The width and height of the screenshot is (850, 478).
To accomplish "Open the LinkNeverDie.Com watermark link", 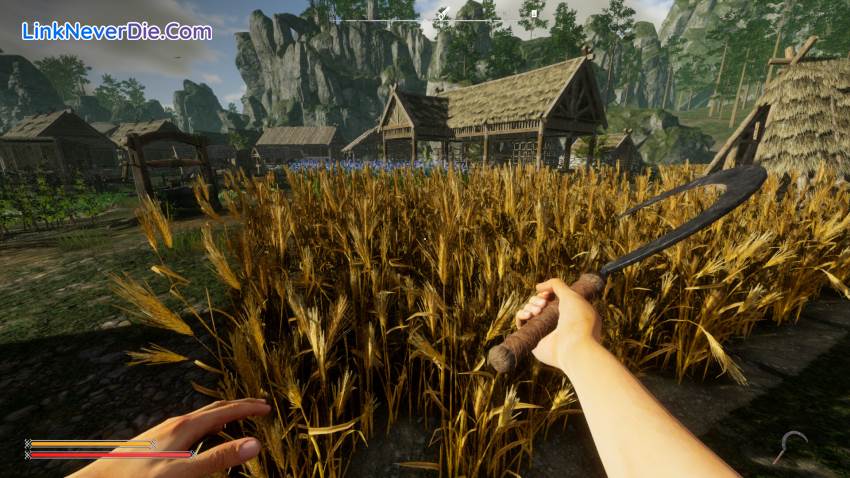I will (x=116, y=31).
